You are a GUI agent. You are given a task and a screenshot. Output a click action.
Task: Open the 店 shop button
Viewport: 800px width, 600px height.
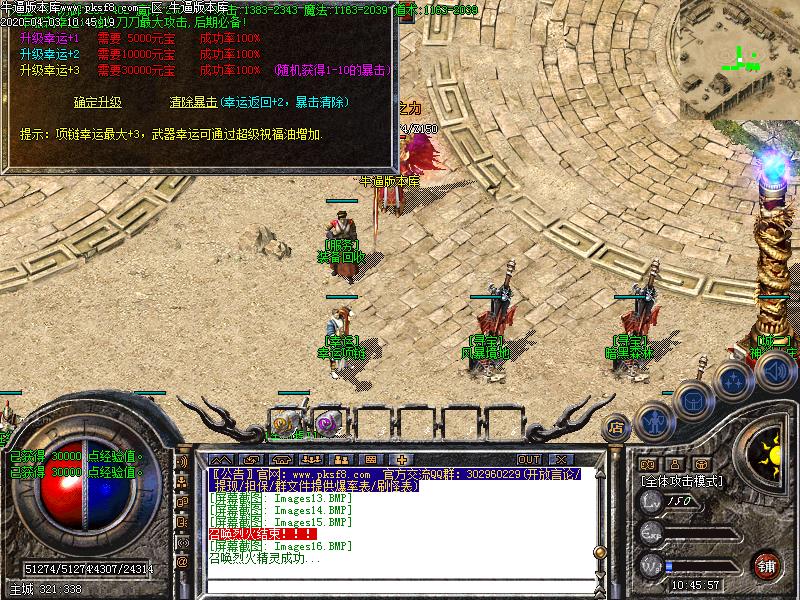click(x=616, y=428)
